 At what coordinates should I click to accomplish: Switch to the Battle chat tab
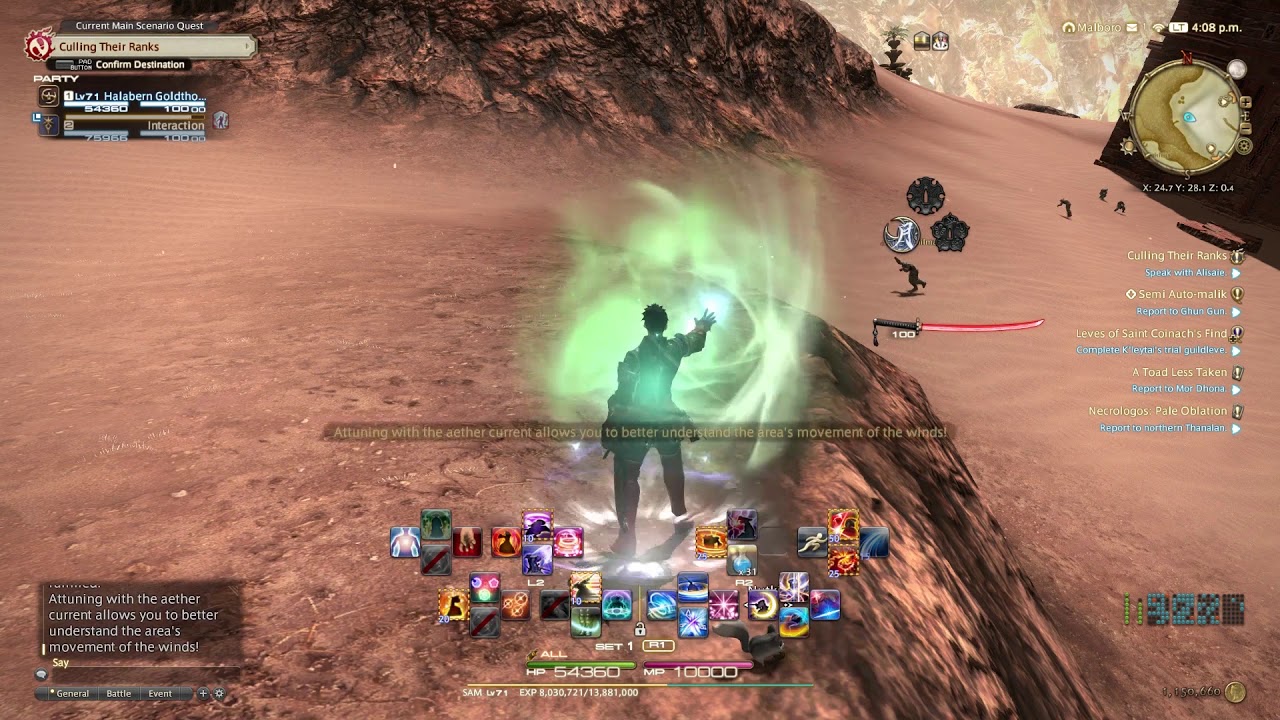(x=118, y=693)
